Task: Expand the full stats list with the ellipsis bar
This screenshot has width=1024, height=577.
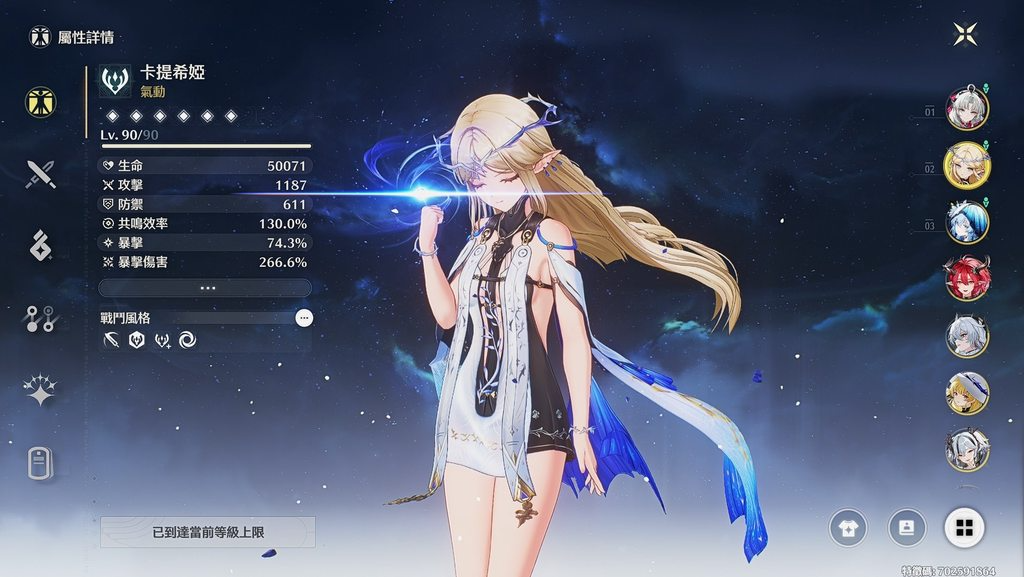Action: (205, 287)
